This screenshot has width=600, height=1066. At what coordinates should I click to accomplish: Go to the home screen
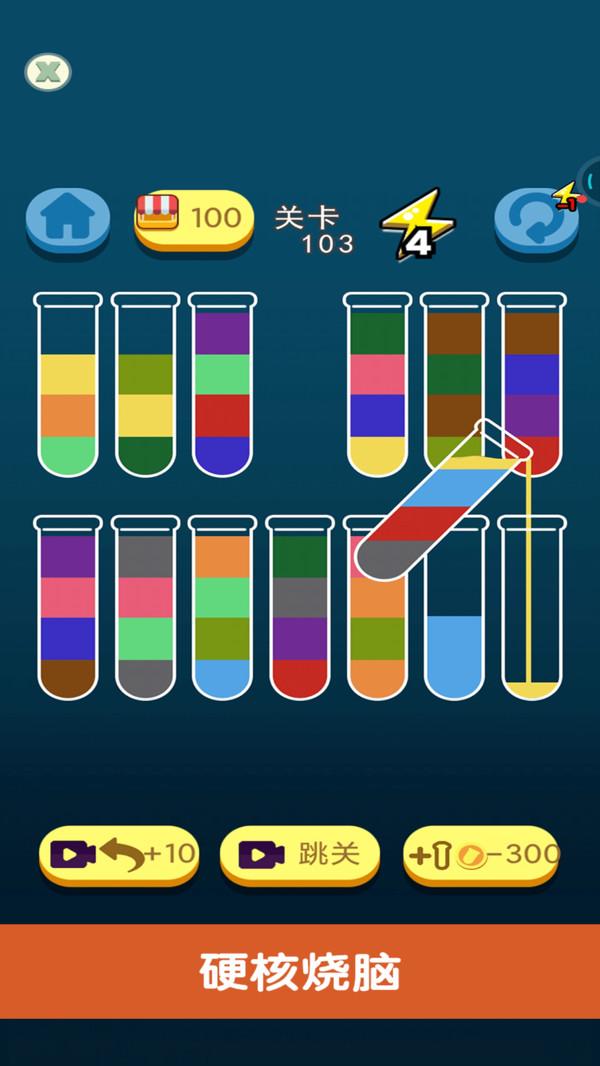67,218
